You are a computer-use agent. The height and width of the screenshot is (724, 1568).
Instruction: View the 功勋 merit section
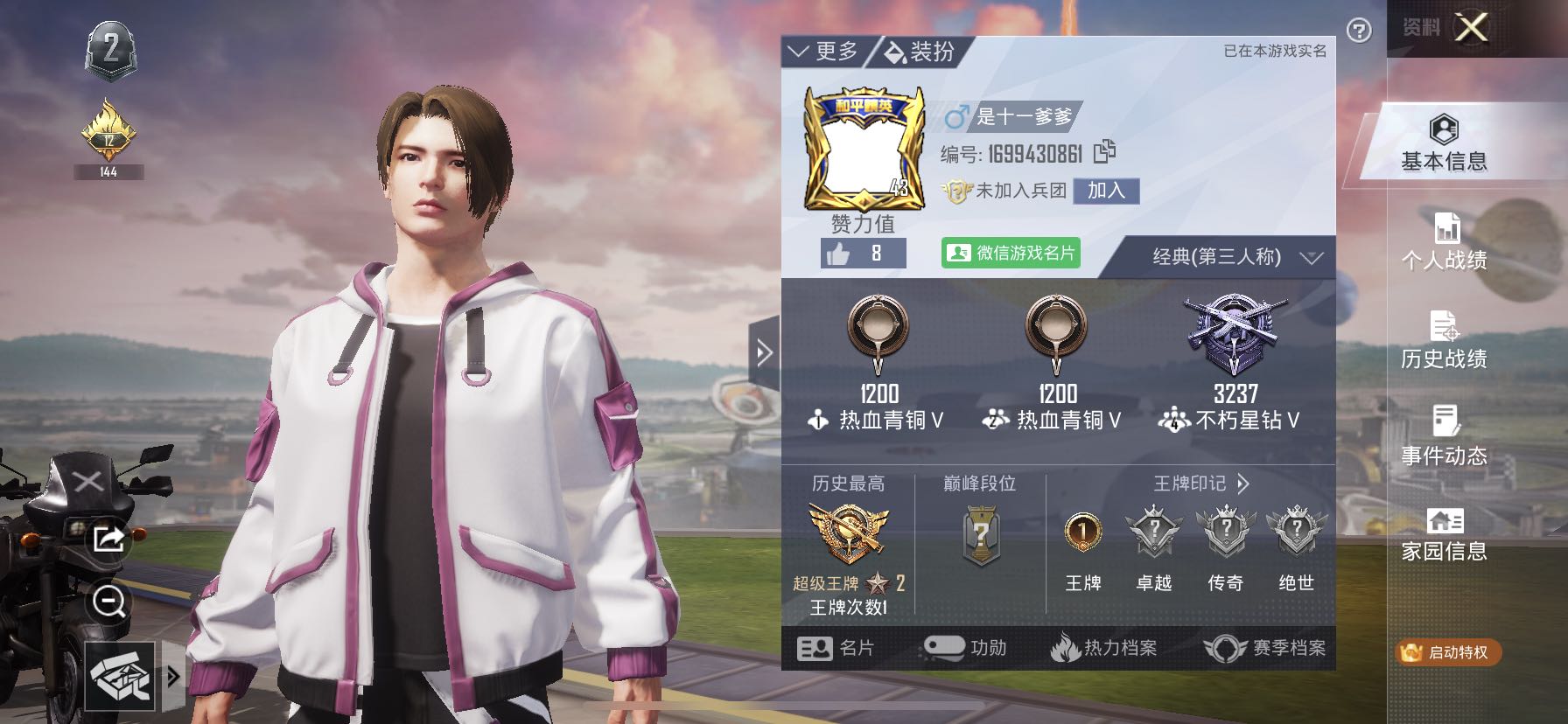pos(966,648)
